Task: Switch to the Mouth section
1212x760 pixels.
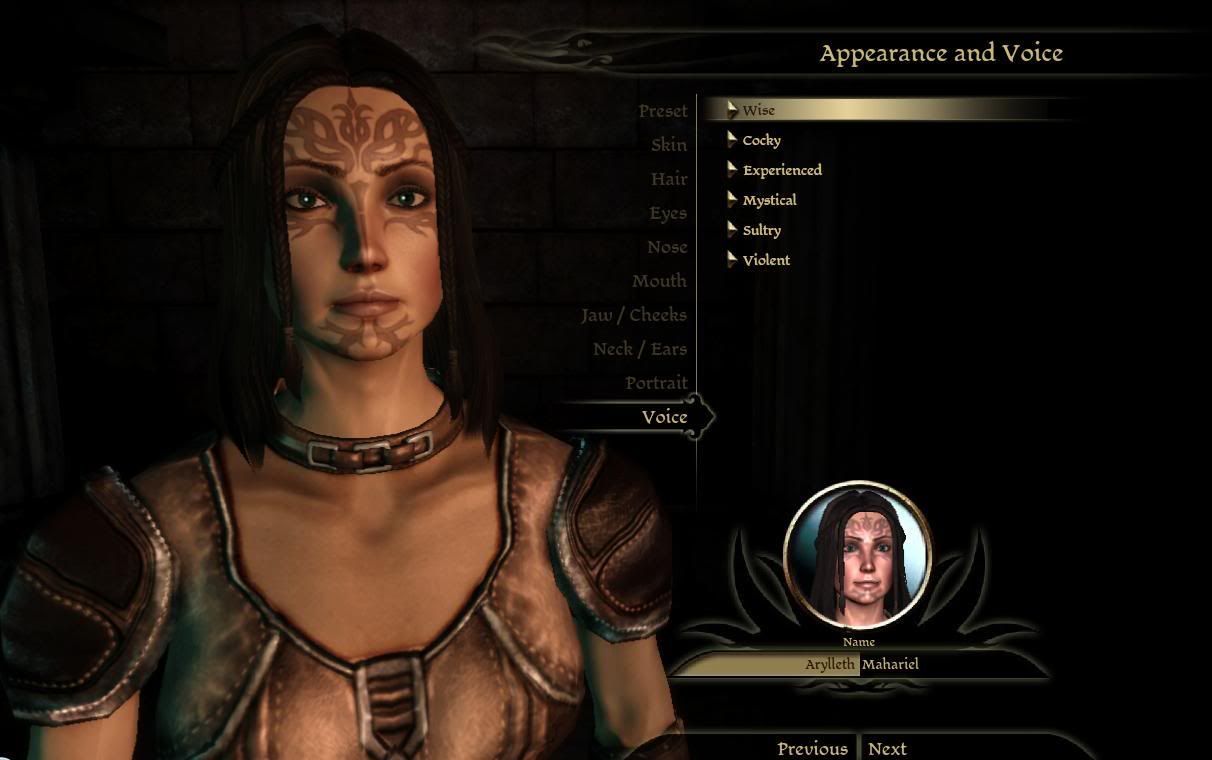Action: pos(659,281)
